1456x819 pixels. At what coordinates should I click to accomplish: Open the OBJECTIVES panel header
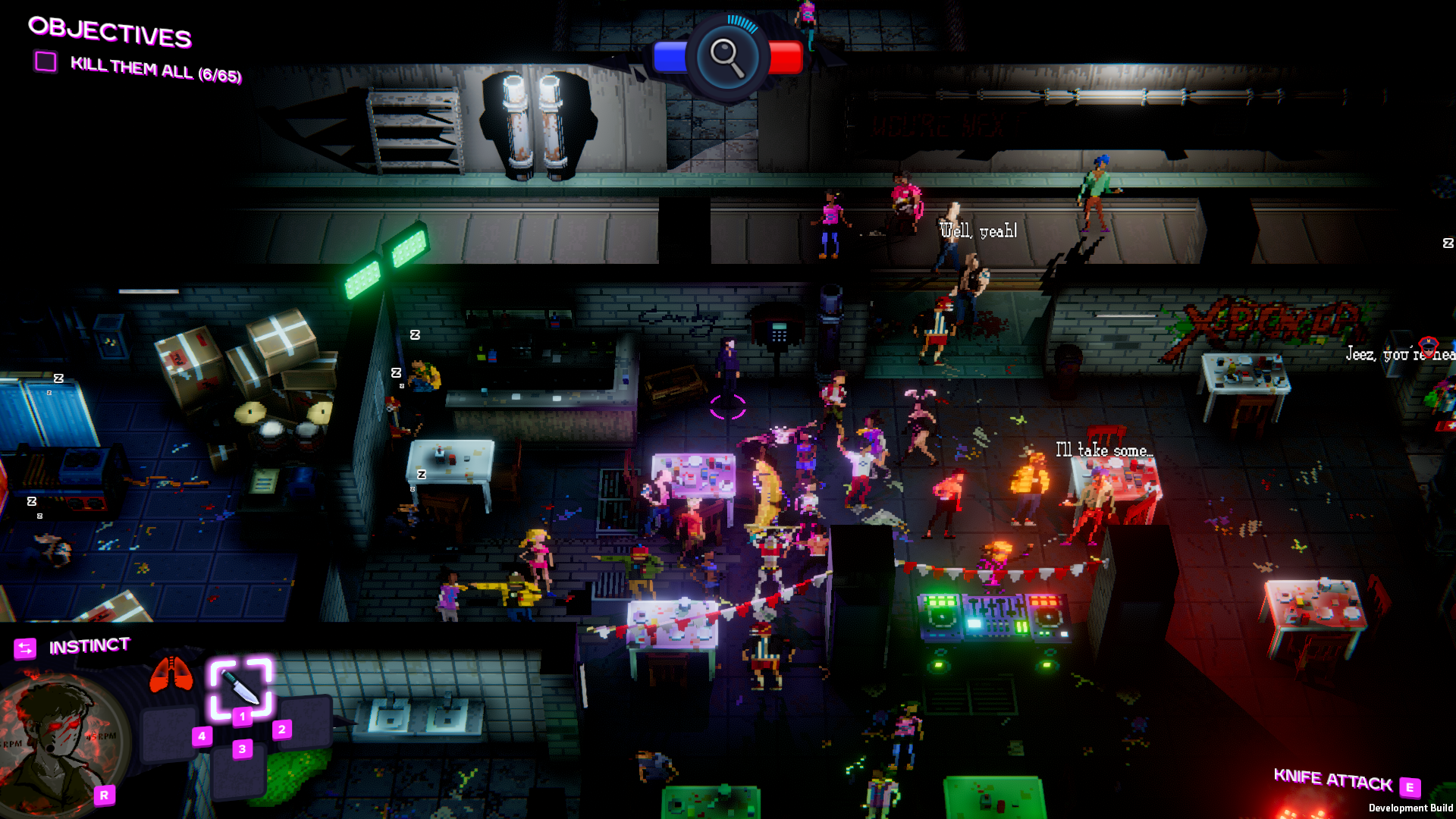[x=110, y=33]
